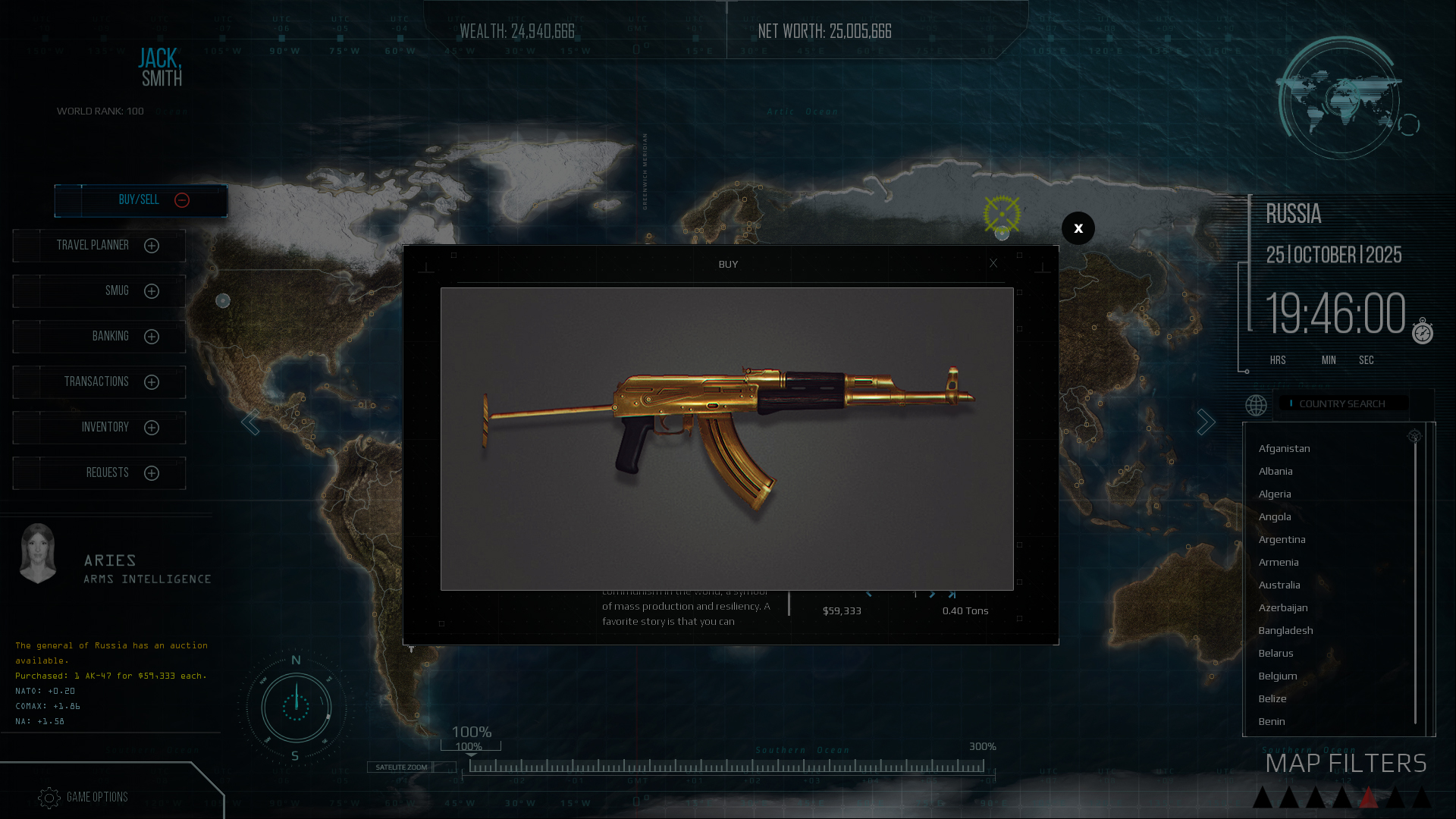Click the right arrow to increase purchase quantity
This screenshot has width=1456, height=819.
[932, 595]
